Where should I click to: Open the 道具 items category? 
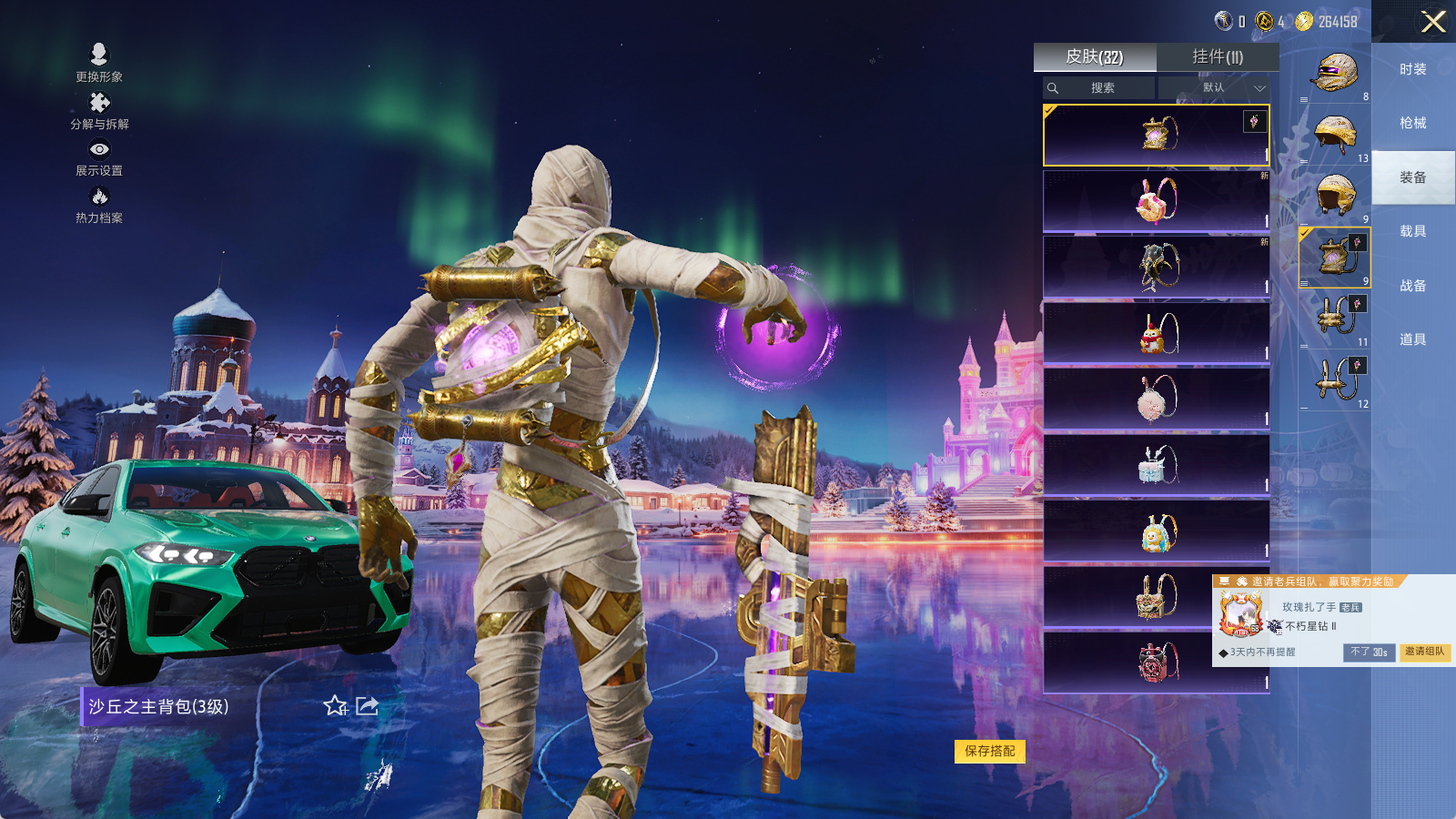pyautogui.click(x=1413, y=339)
